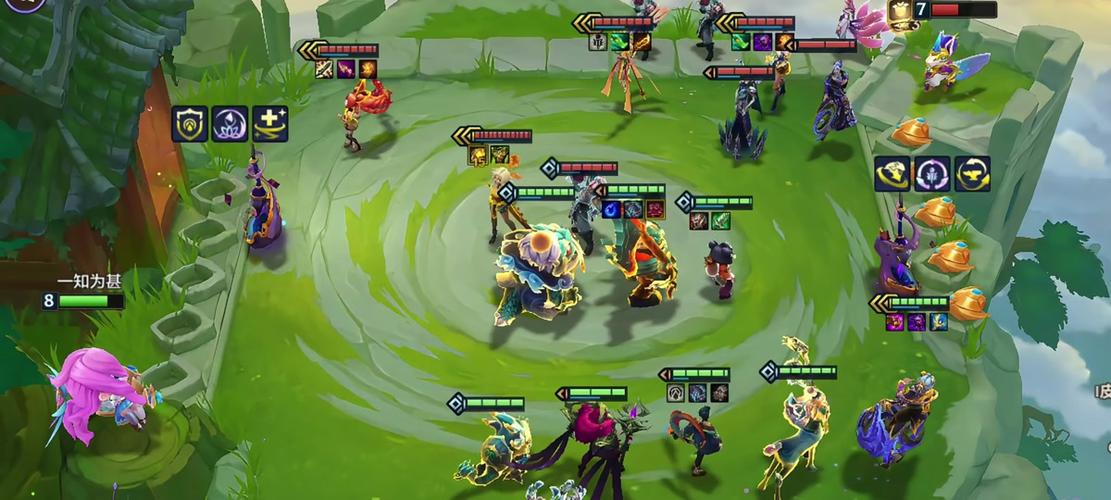Select the gold shield augment icon
The height and width of the screenshot is (500, 1111).
(189, 123)
